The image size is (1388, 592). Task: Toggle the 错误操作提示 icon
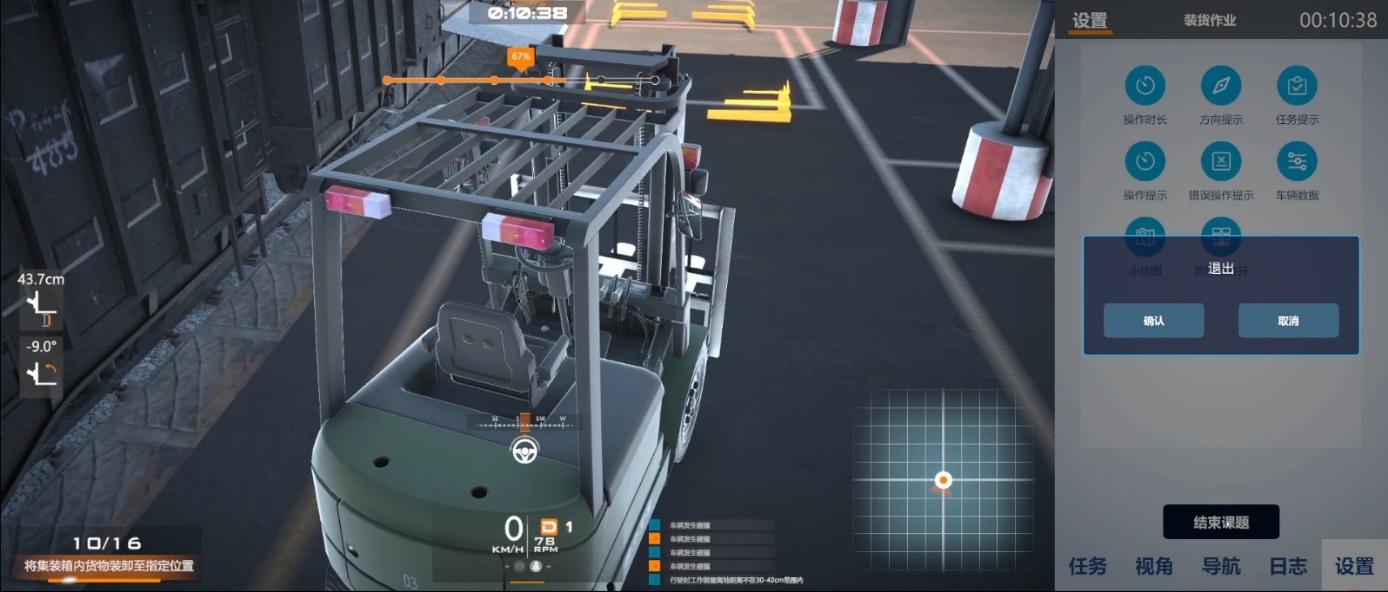click(x=1221, y=161)
